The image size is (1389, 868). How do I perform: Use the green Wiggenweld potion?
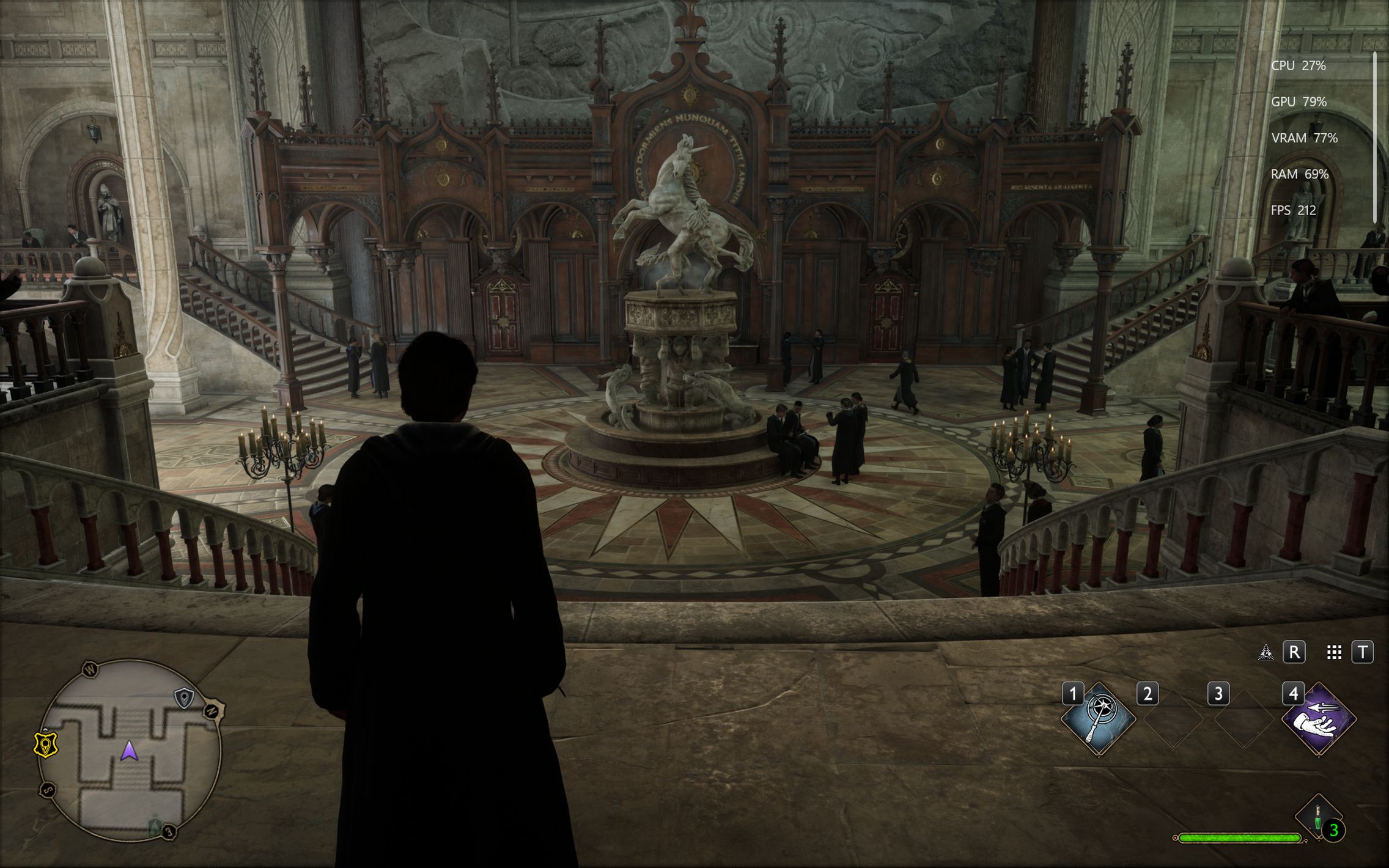coord(1318,816)
